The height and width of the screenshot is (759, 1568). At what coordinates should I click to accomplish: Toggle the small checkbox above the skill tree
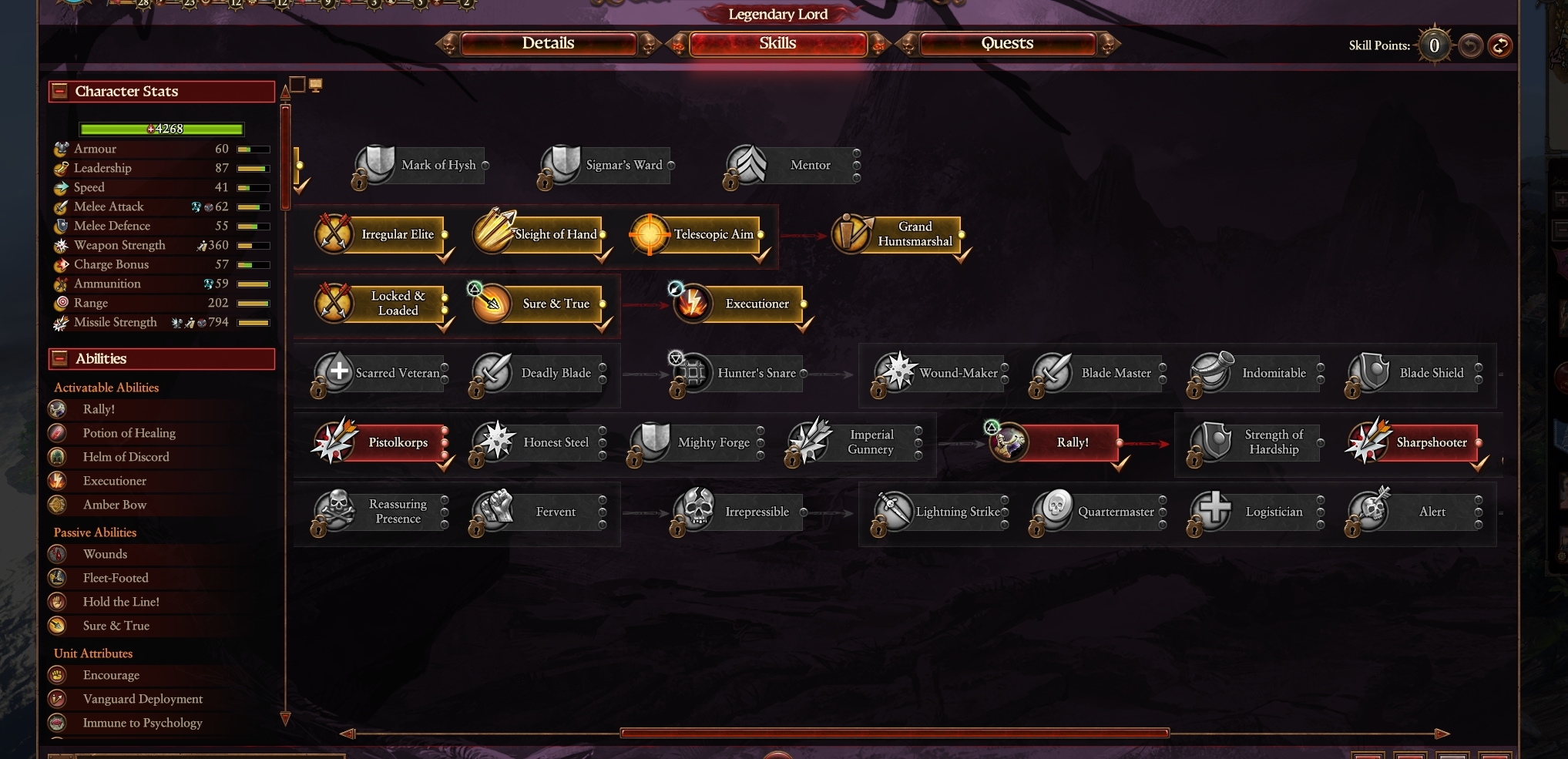tap(298, 85)
